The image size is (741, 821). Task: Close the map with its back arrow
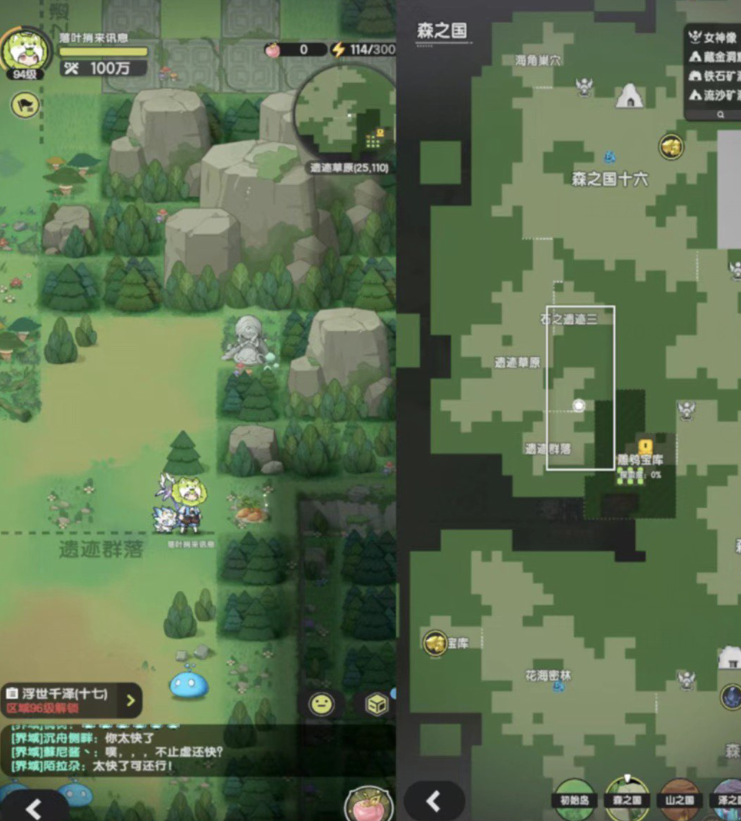(x=434, y=801)
